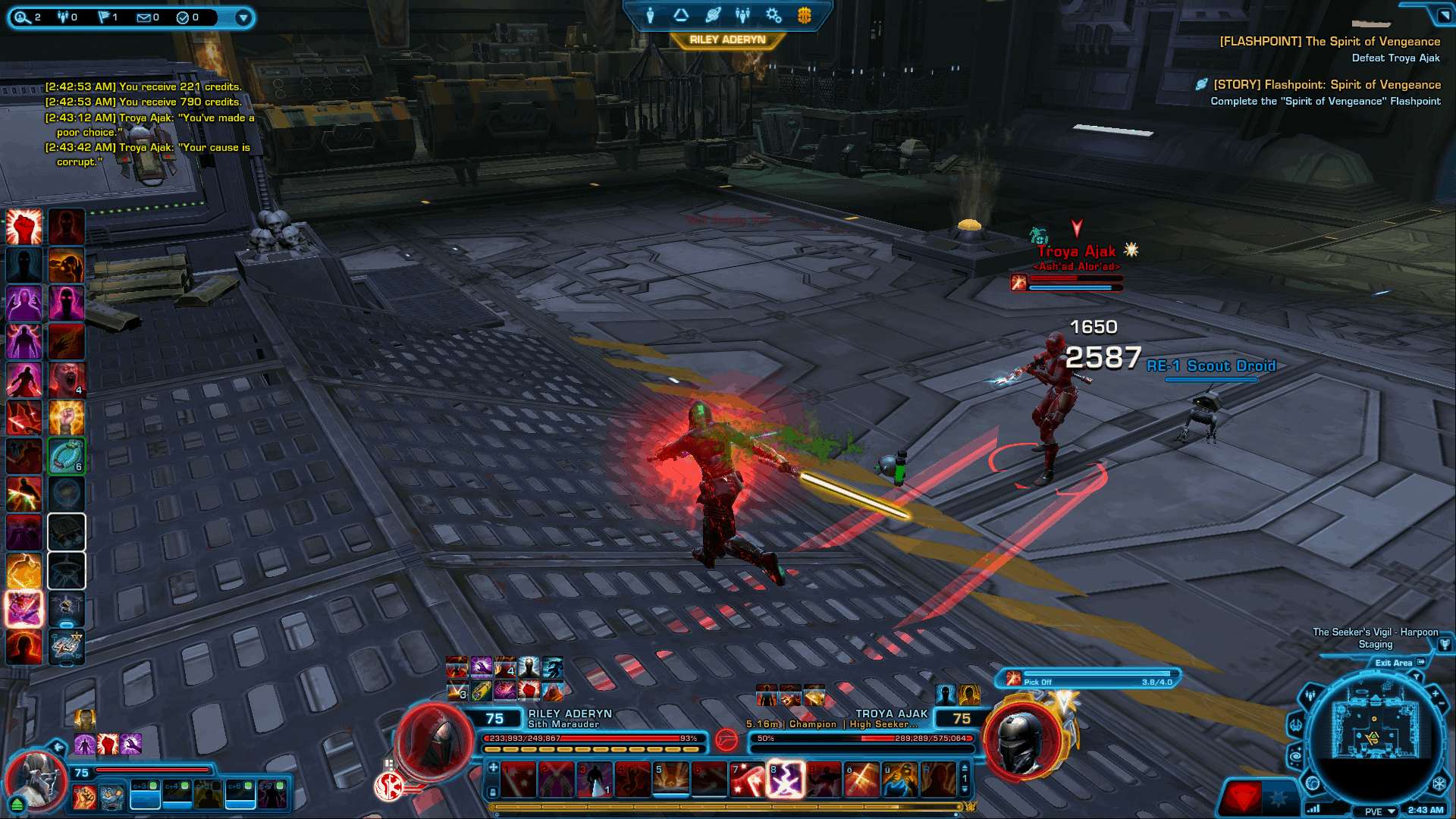Screen dimensions: 1456x819
Task: Open the character sheet person icon
Action: [x=650, y=15]
